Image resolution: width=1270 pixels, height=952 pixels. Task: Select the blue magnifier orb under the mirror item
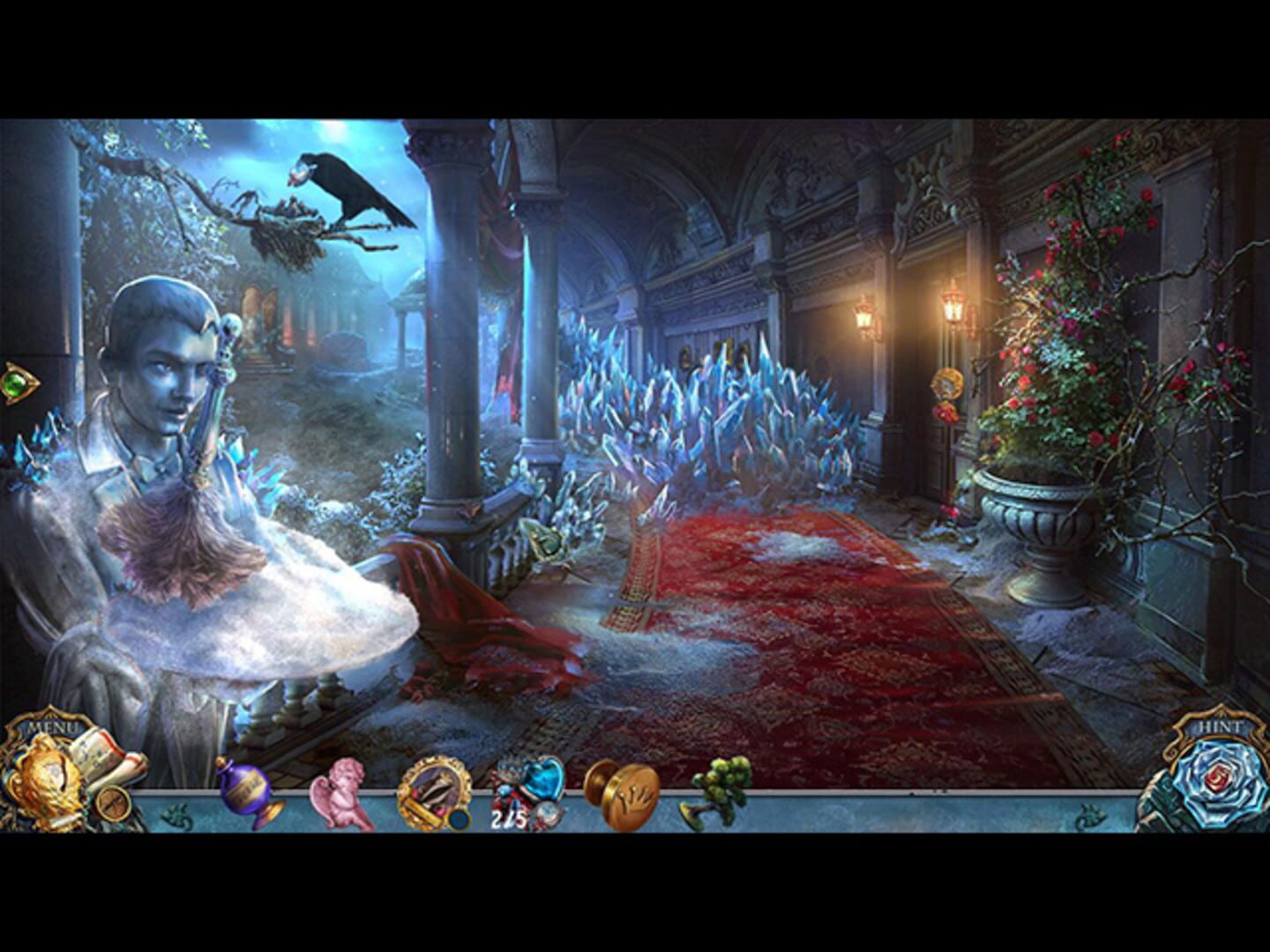[x=458, y=817]
